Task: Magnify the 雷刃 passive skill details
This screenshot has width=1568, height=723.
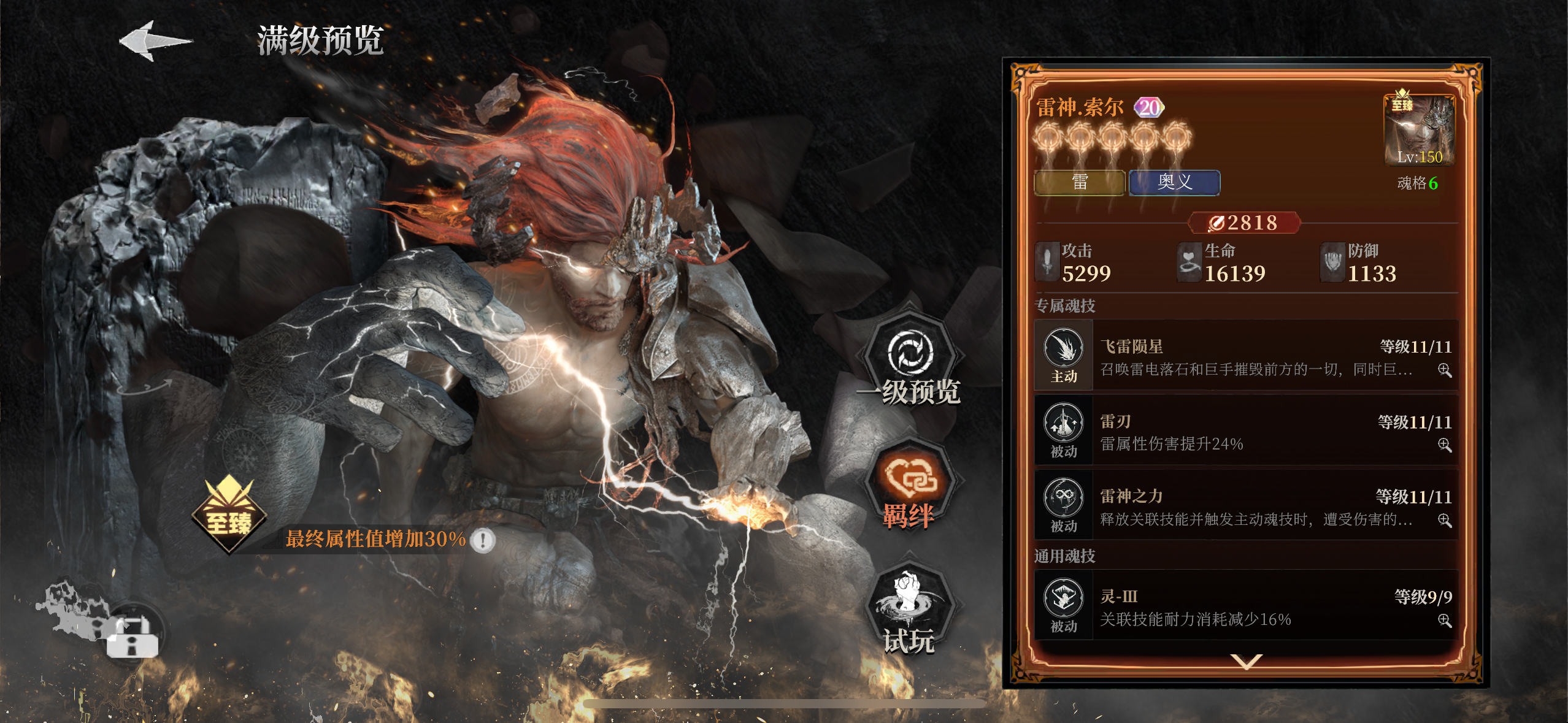Action: point(1444,445)
